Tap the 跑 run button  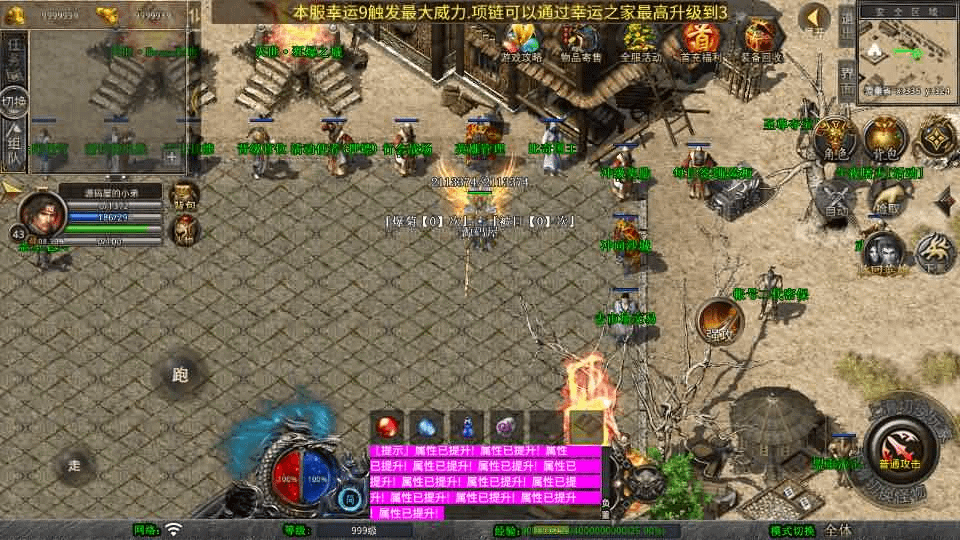pyautogui.click(x=180, y=376)
